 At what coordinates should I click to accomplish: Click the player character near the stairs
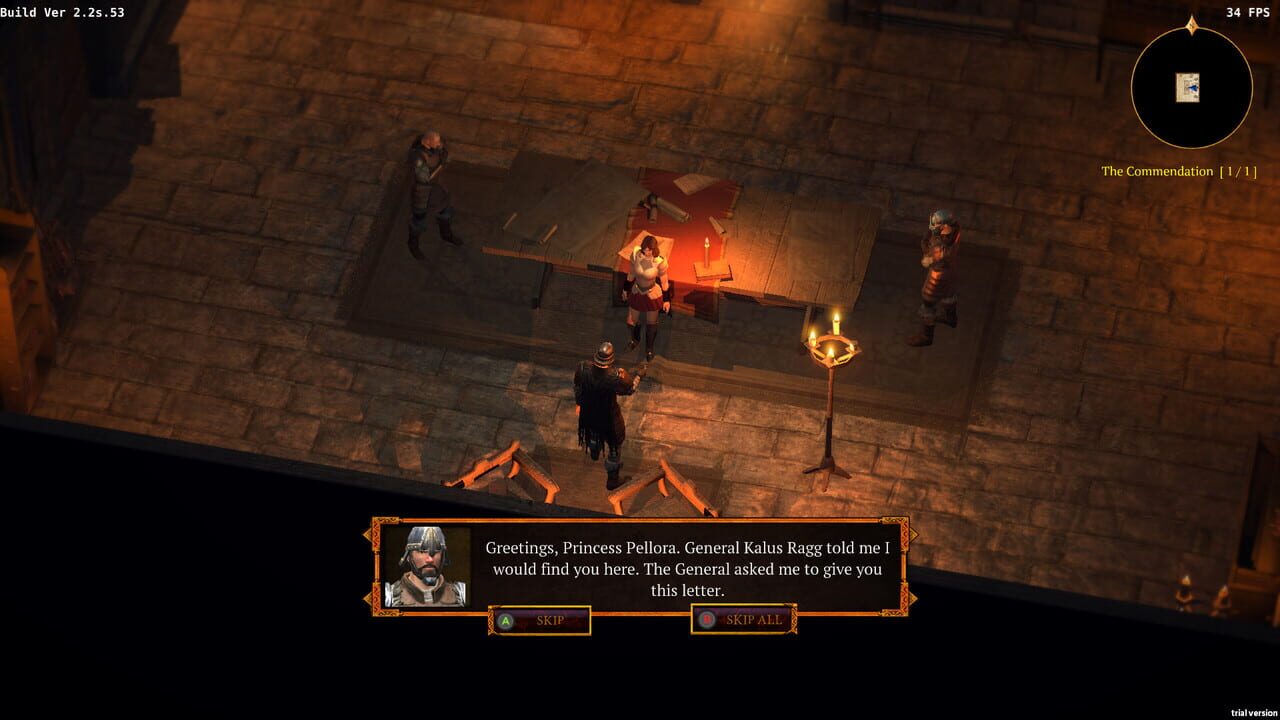pyautogui.click(x=600, y=410)
